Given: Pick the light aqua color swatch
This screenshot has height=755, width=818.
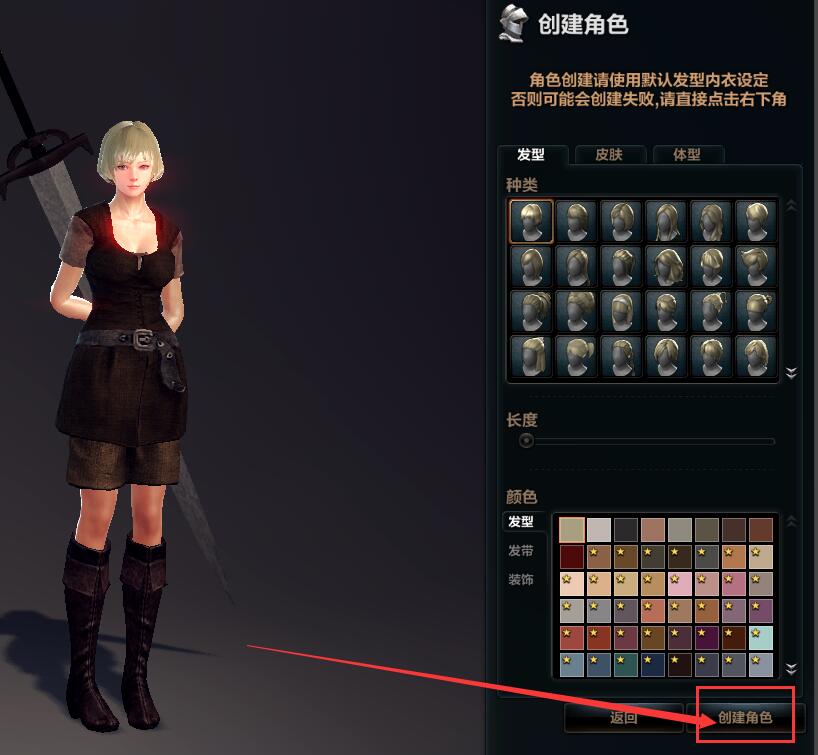Looking at the screenshot, I should click(x=761, y=637).
